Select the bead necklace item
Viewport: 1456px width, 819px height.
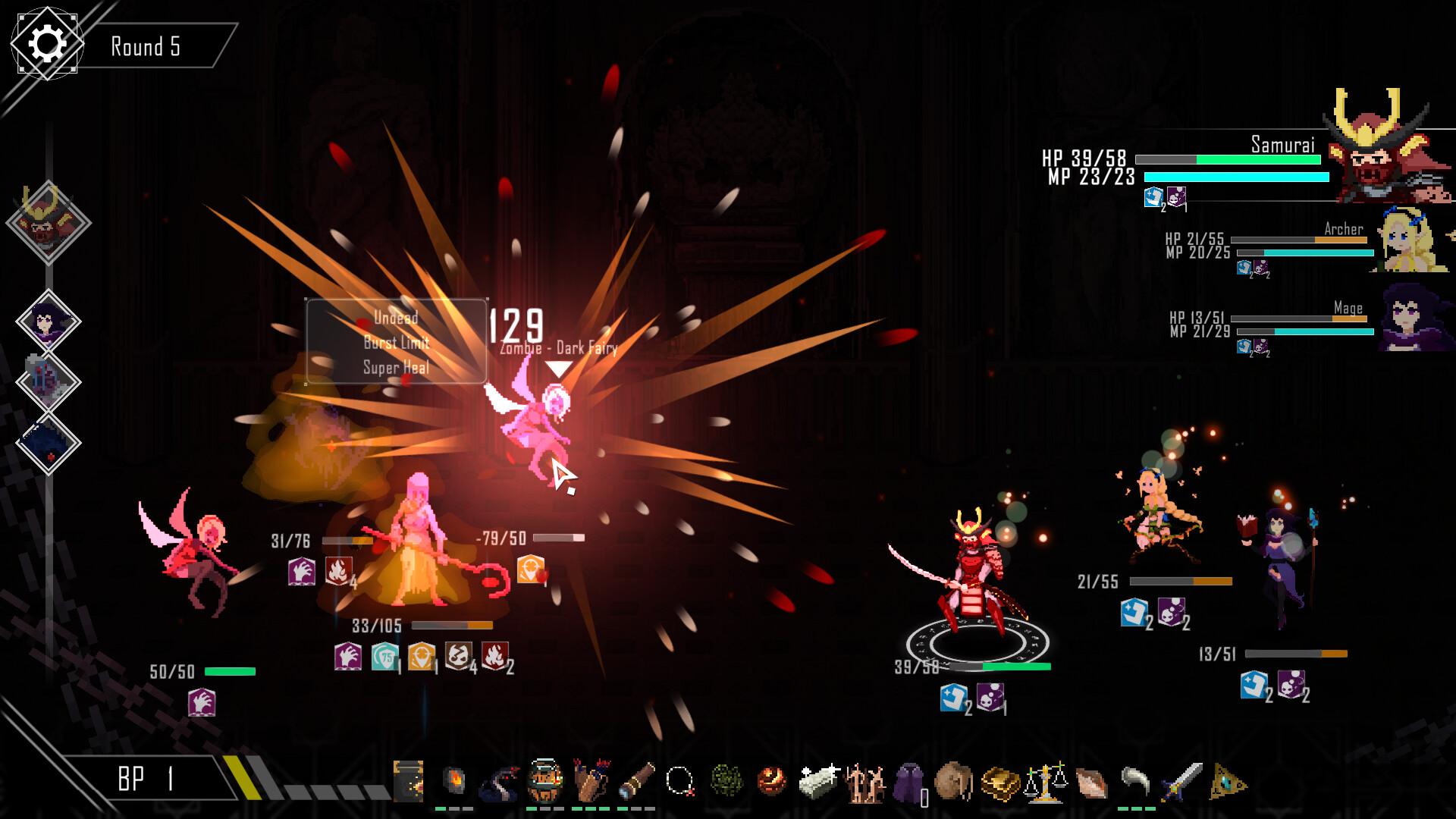click(679, 781)
